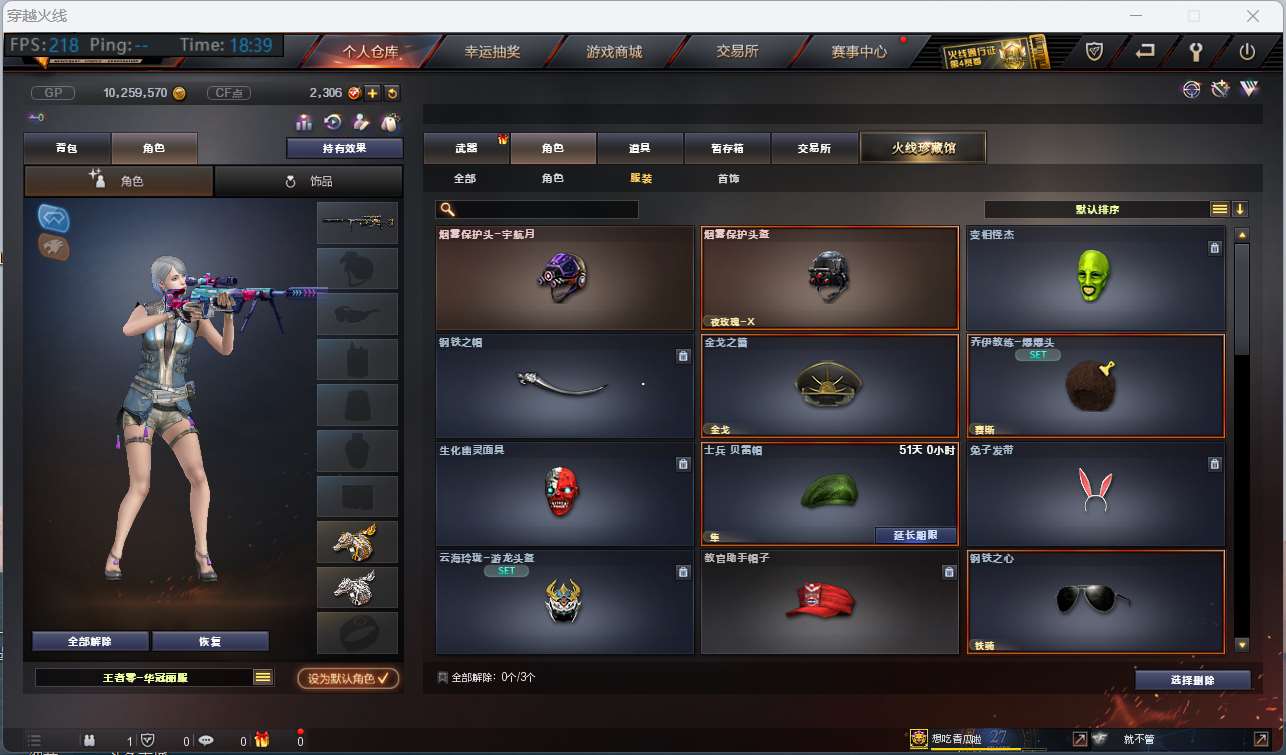Open the 默认排序 sort dropdown
The width and height of the screenshot is (1286, 755).
(1098, 210)
